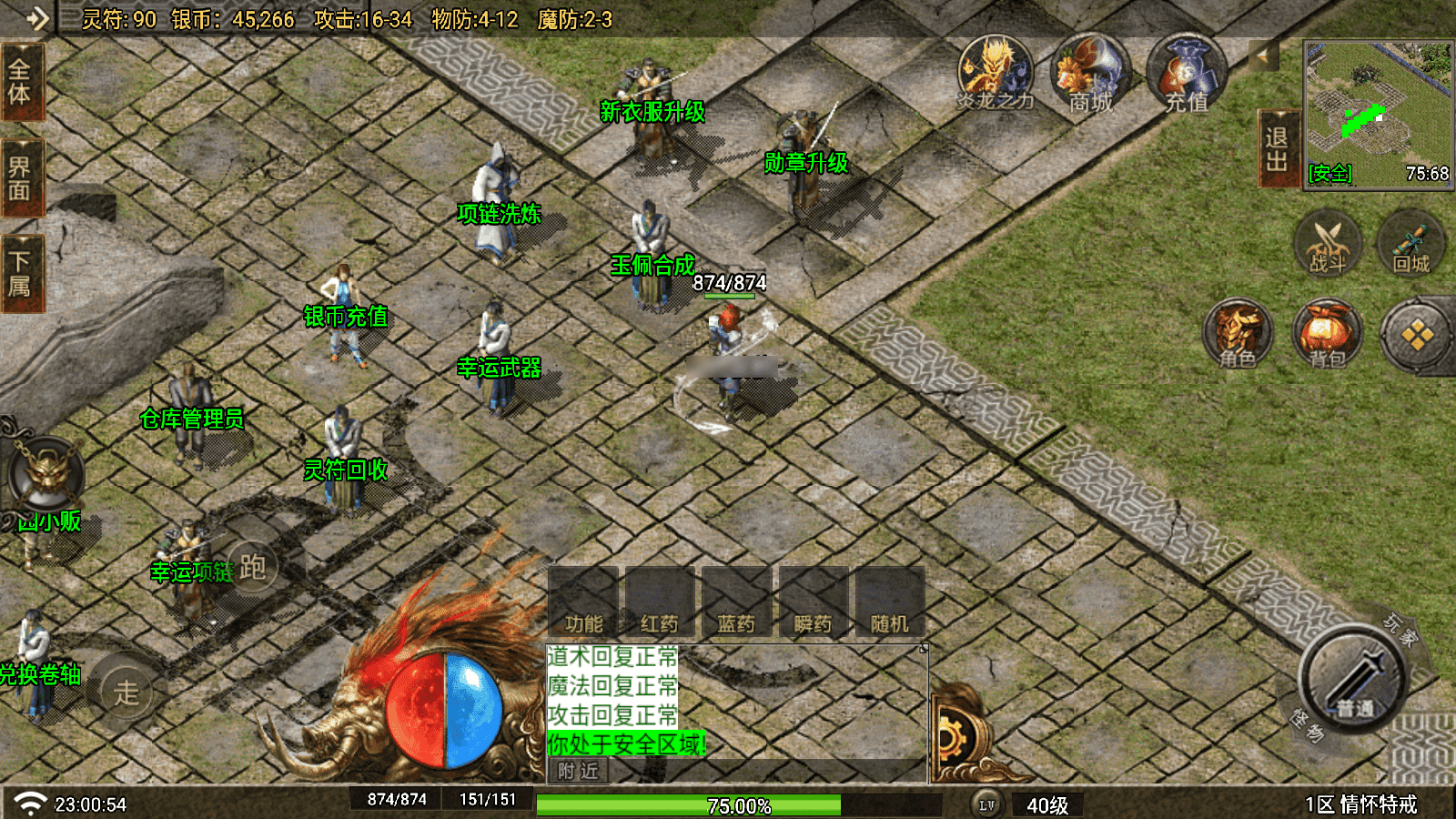
Task: Select the 附近 chat channel tab
Action: [x=579, y=772]
